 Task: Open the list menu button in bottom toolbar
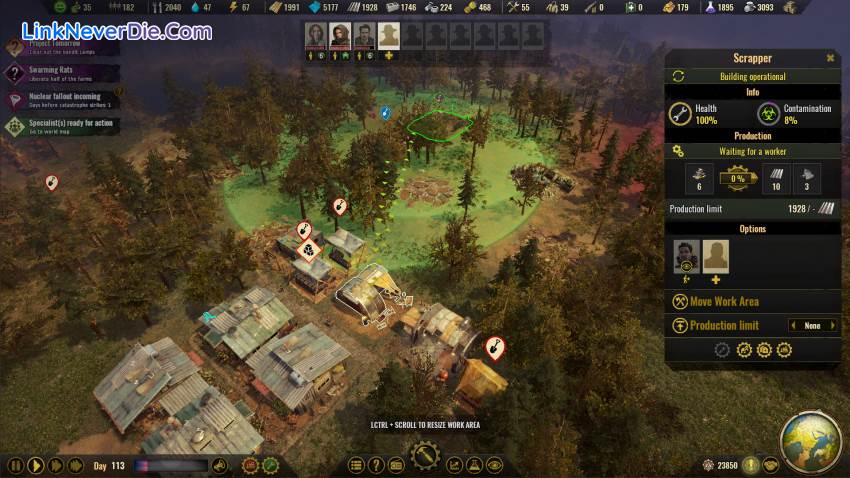click(x=356, y=465)
